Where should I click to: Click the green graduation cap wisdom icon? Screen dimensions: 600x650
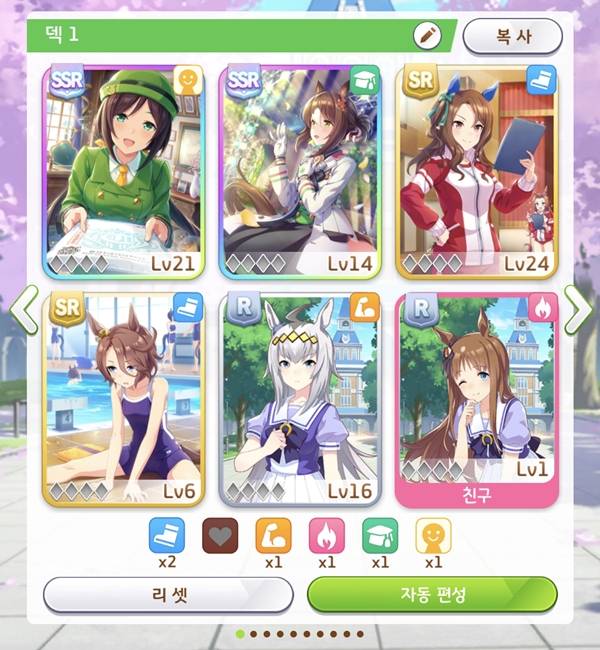[380, 536]
